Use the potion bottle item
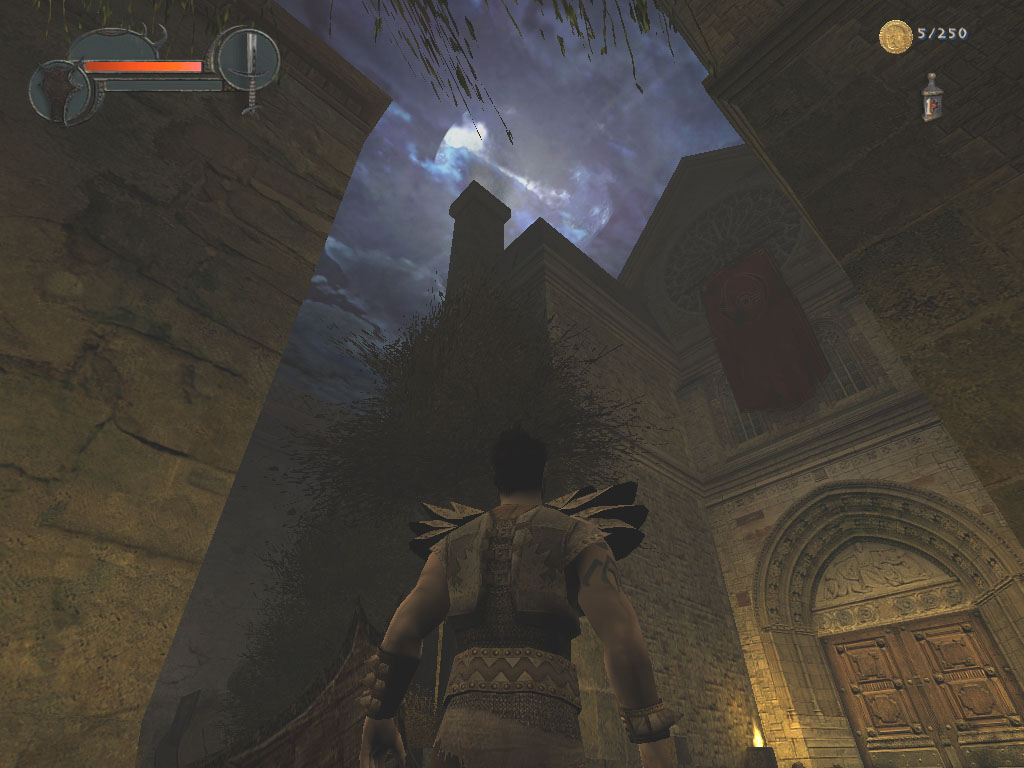Image resolution: width=1024 pixels, height=768 pixels. coord(932,98)
